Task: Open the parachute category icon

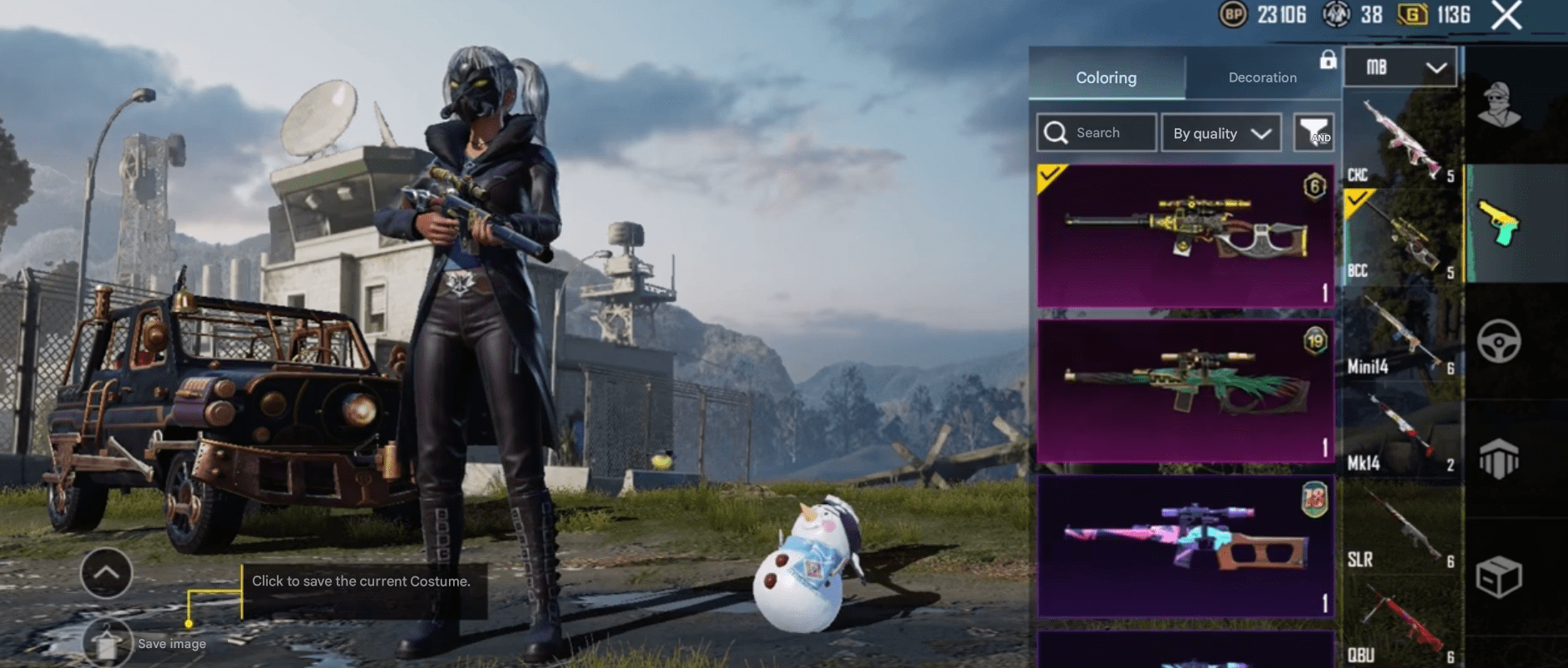Action: pos(1500,458)
